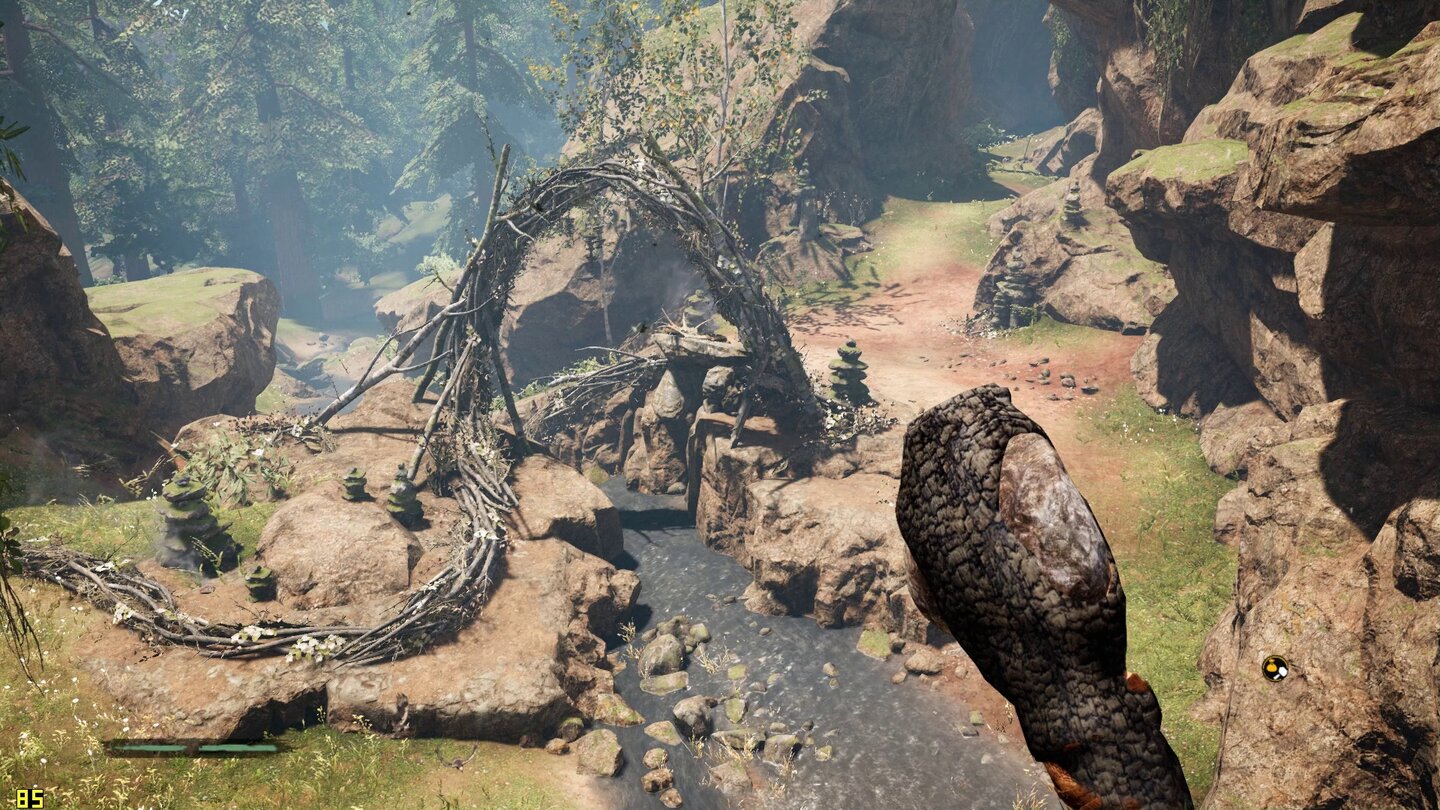This screenshot has height=810, width=1440.
Task: Toggle the right segment of the health bar
Action: (237, 747)
